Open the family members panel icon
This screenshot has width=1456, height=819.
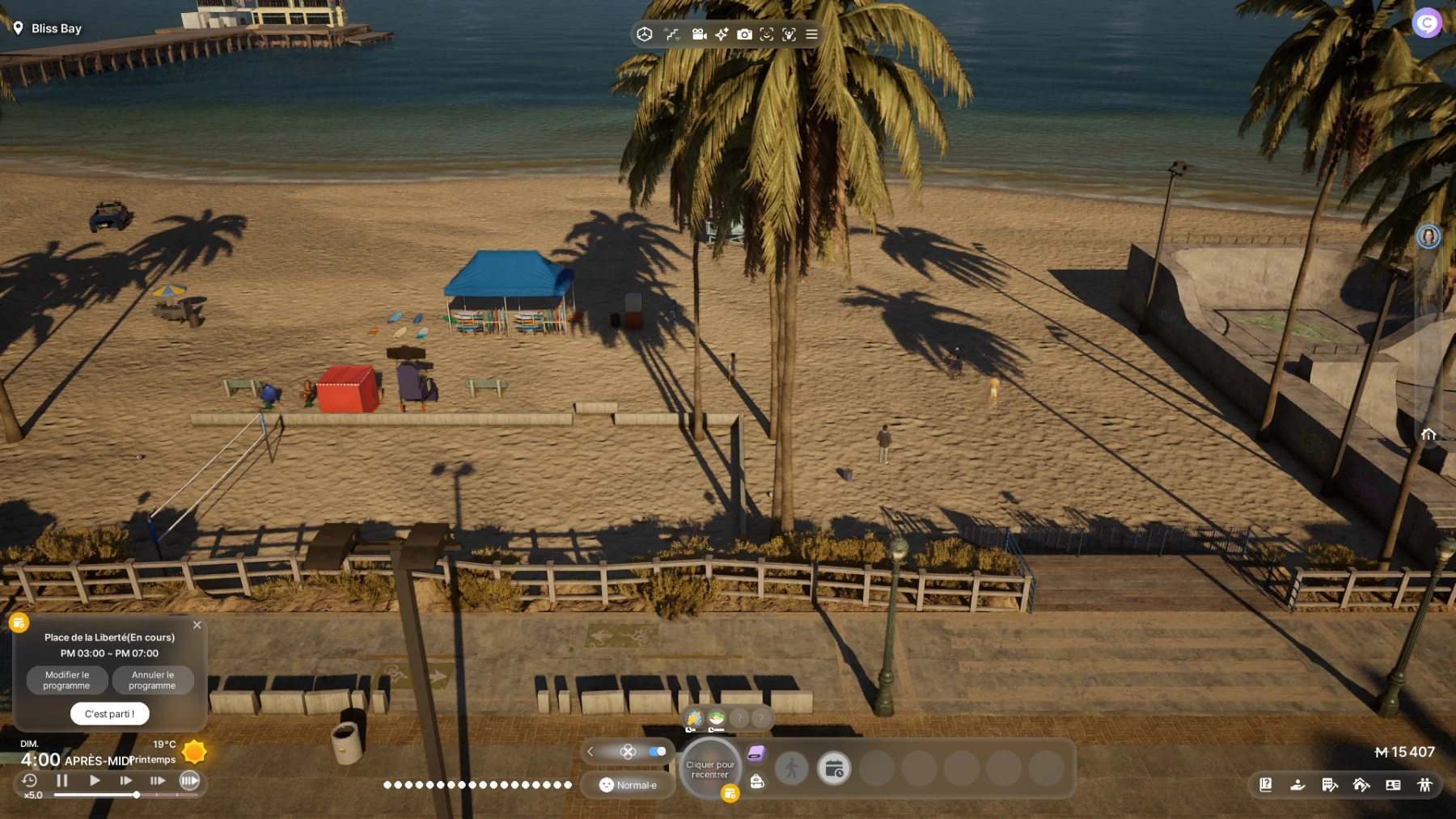coord(1424,784)
